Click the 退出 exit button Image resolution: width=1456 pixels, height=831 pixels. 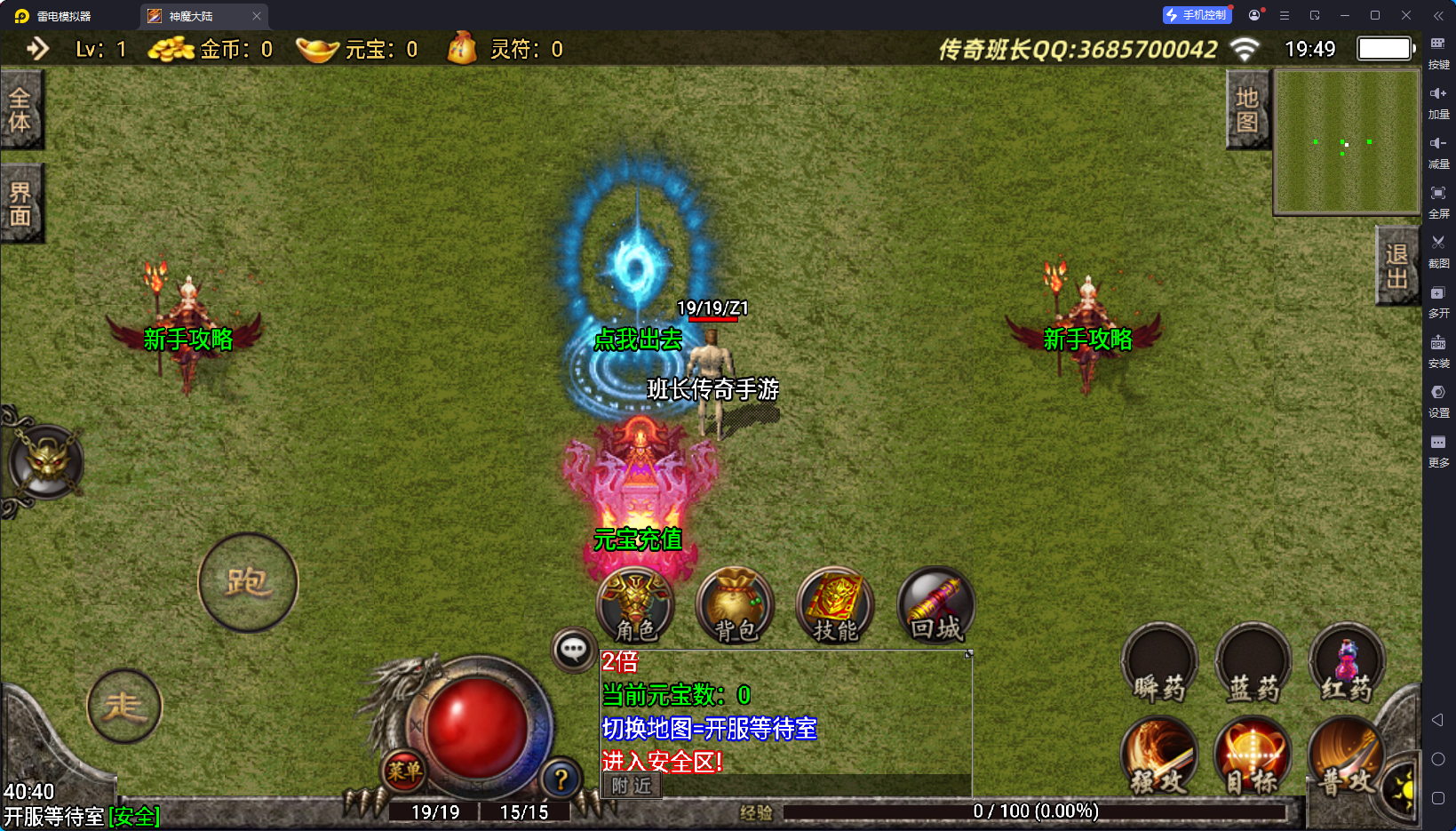click(x=1396, y=266)
